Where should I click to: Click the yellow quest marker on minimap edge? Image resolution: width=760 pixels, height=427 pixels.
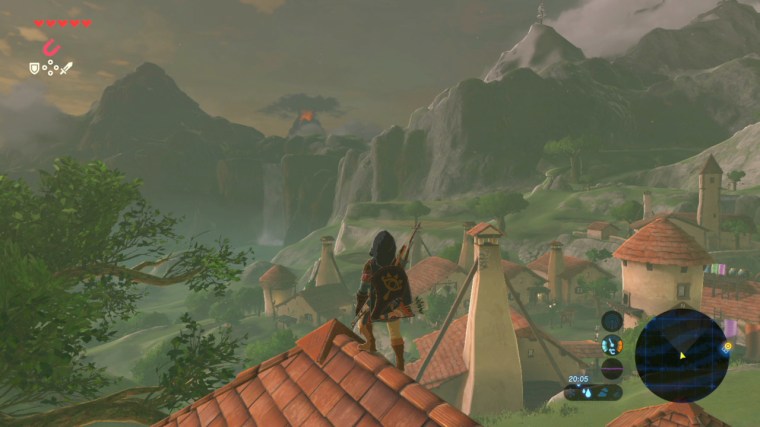[x=727, y=346]
